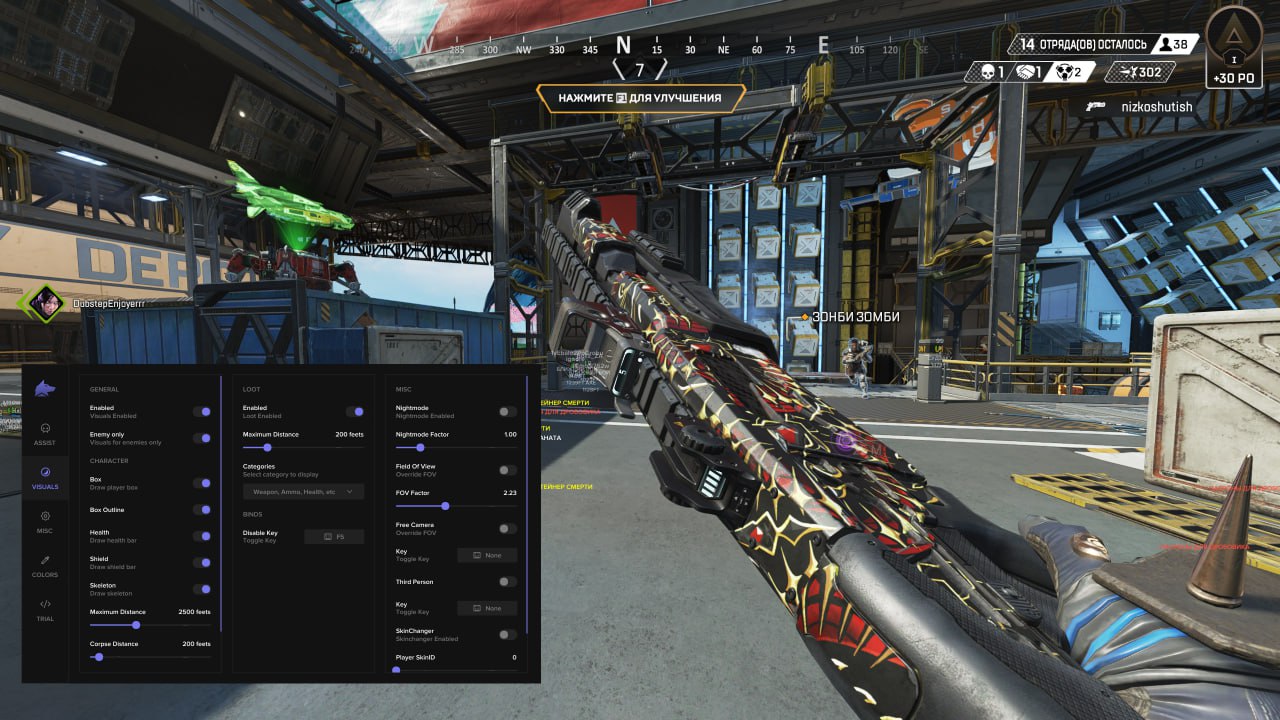The image size is (1280, 720).
Task: Click the wolf logo at menu top
Action: point(44,391)
